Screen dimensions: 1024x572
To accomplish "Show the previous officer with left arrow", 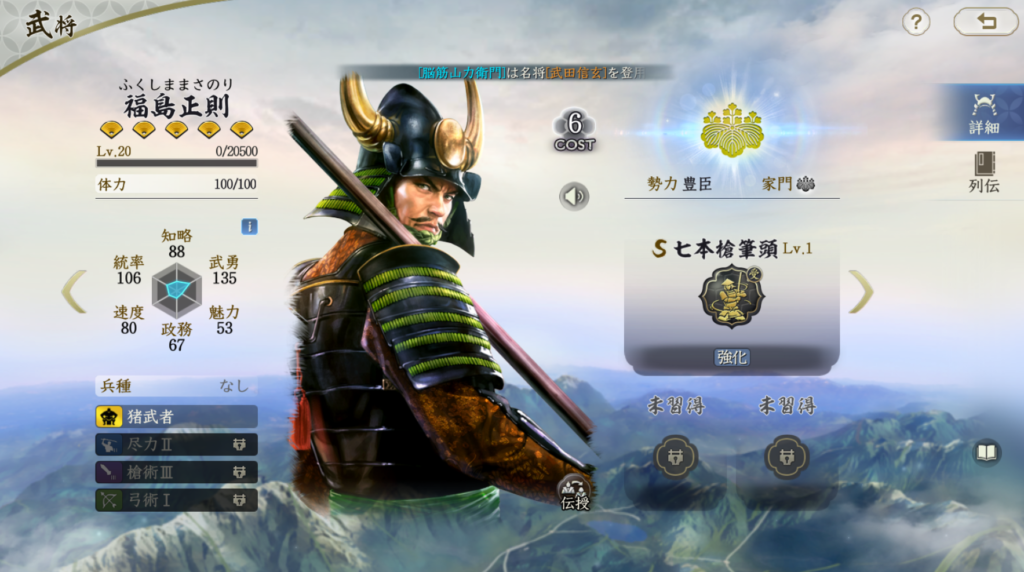I will click(74, 291).
